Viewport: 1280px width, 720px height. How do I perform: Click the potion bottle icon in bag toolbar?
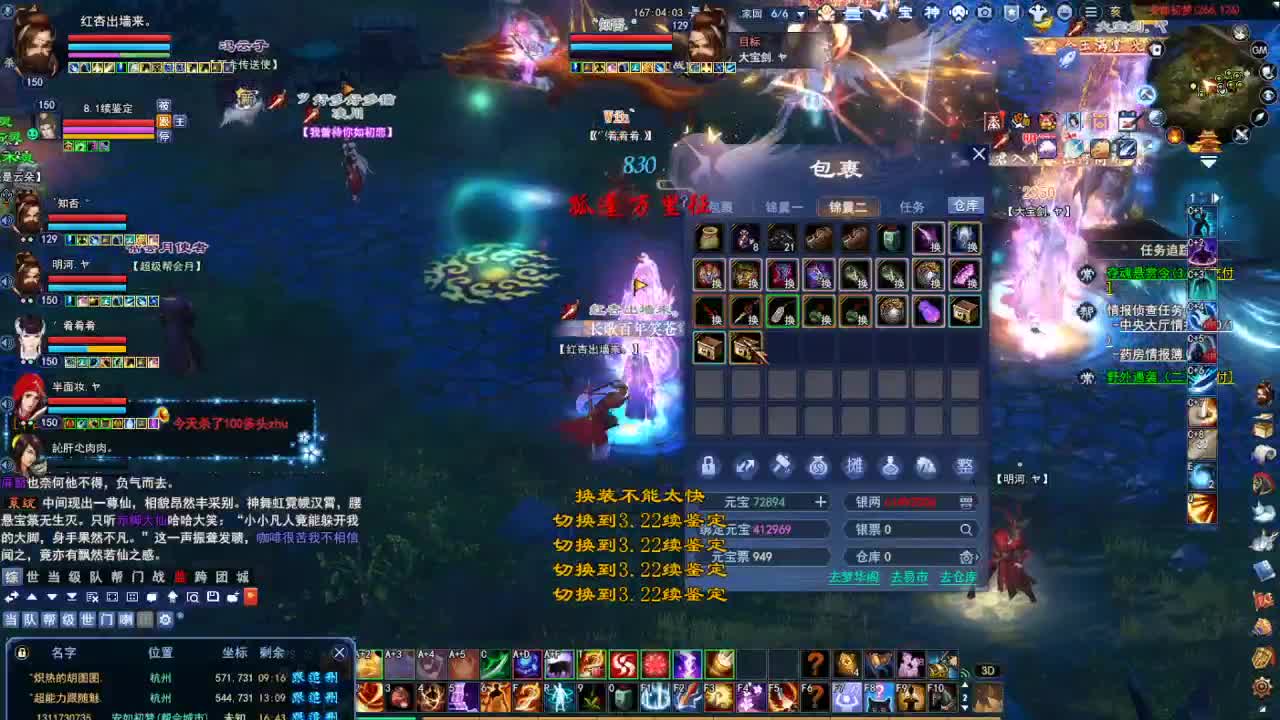point(890,466)
